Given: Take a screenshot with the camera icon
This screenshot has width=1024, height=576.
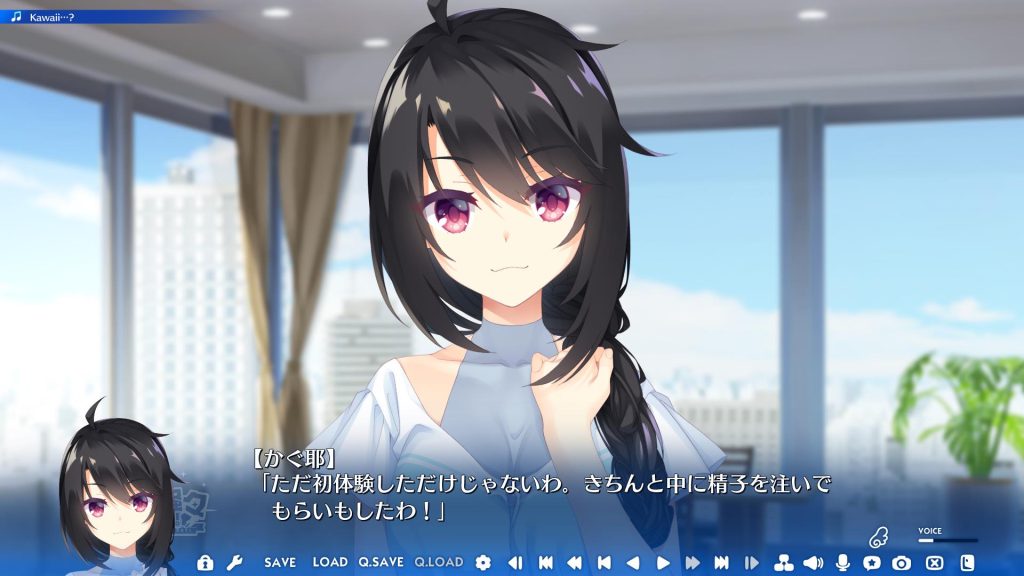Looking at the screenshot, I should (902, 563).
